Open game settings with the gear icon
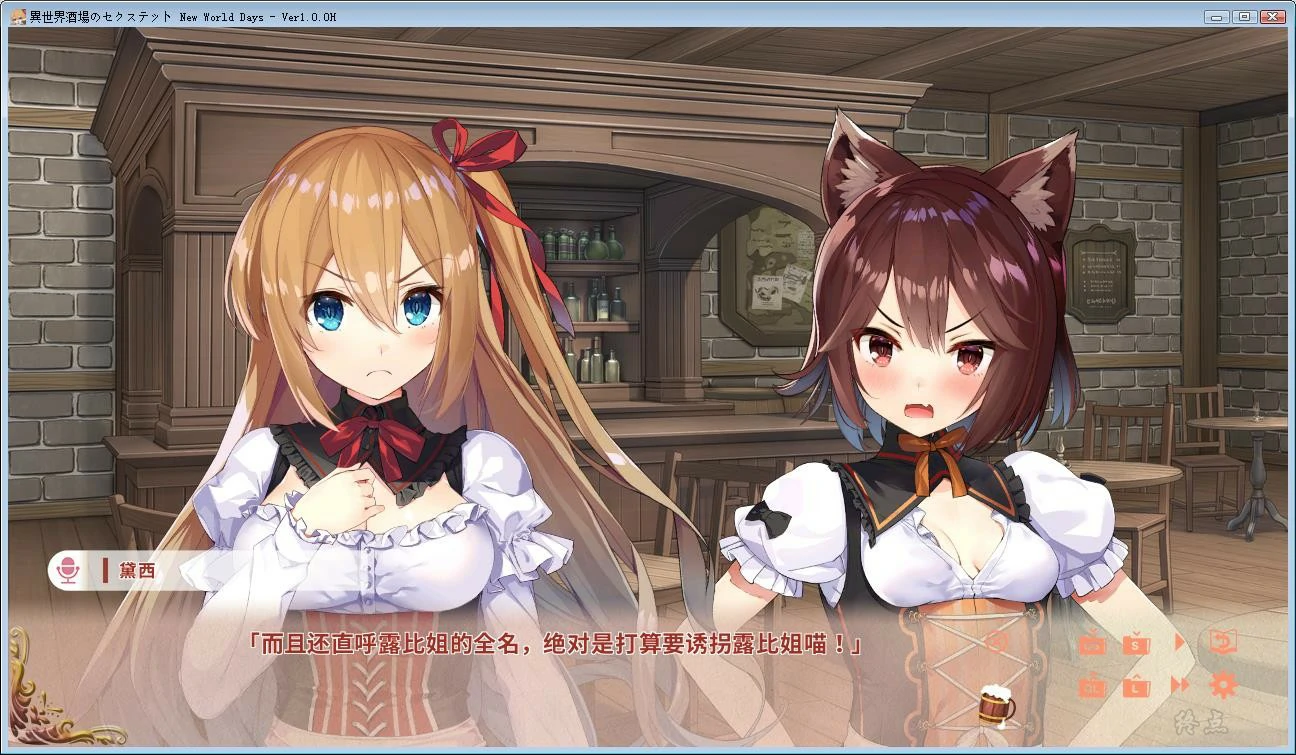 click(1225, 686)
